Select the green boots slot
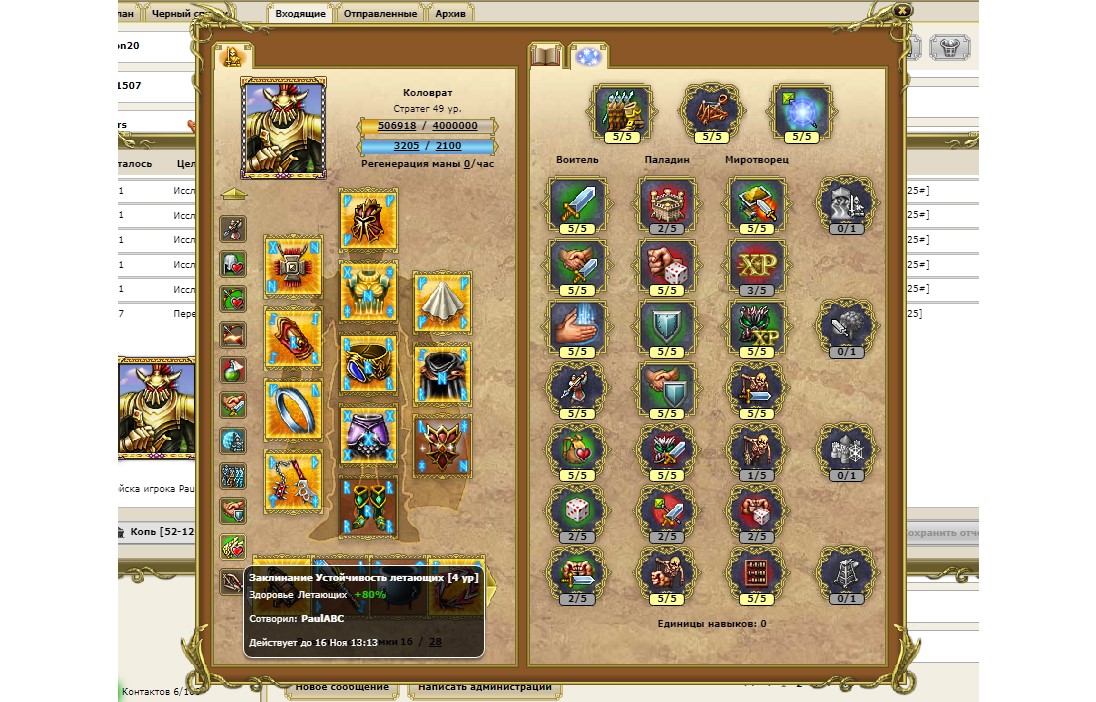Screen dimensions: 1096x702 (368, 505)
